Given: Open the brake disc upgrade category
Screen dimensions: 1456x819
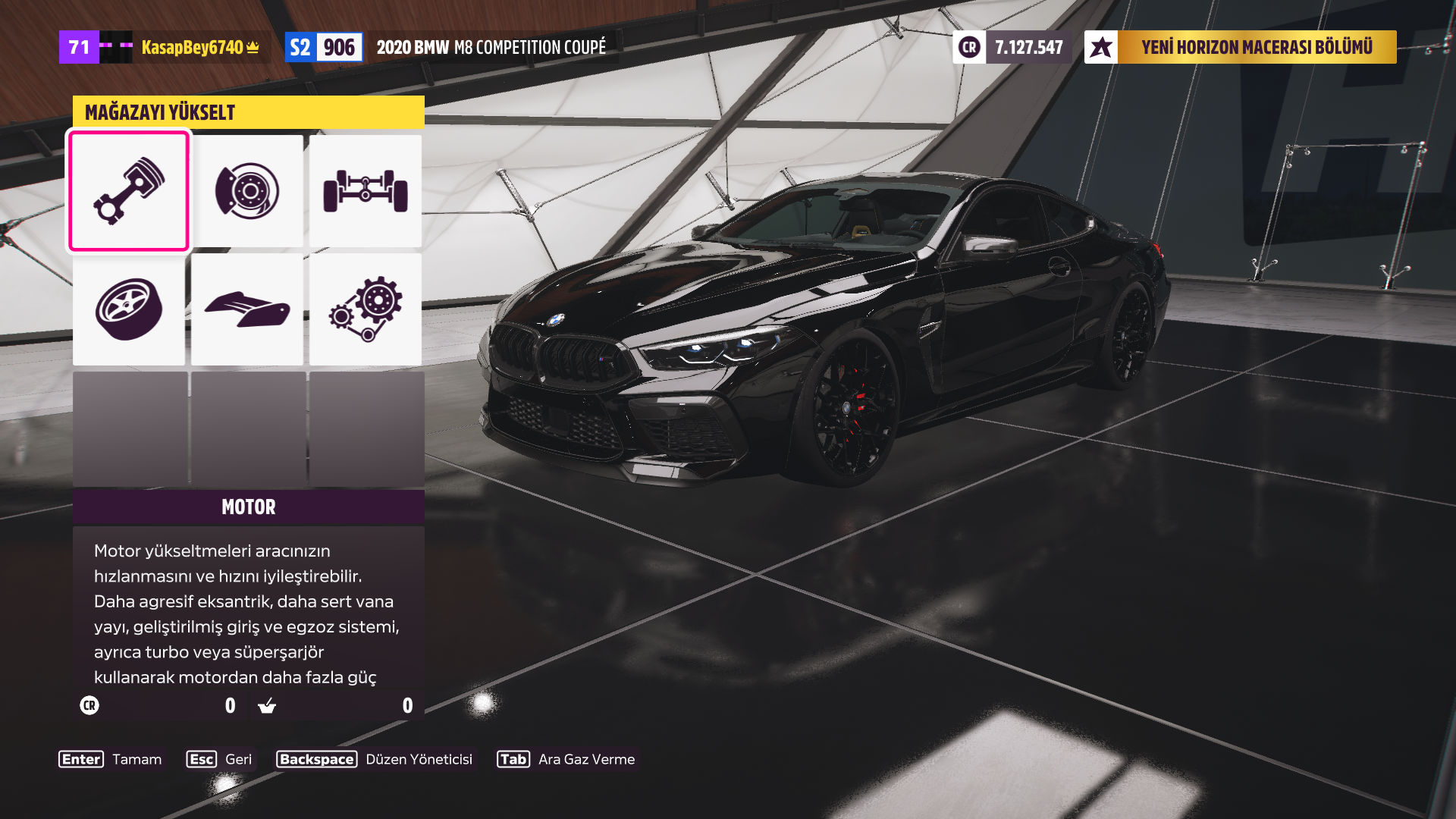Looking at the screenshot, I should pos(247,191).
